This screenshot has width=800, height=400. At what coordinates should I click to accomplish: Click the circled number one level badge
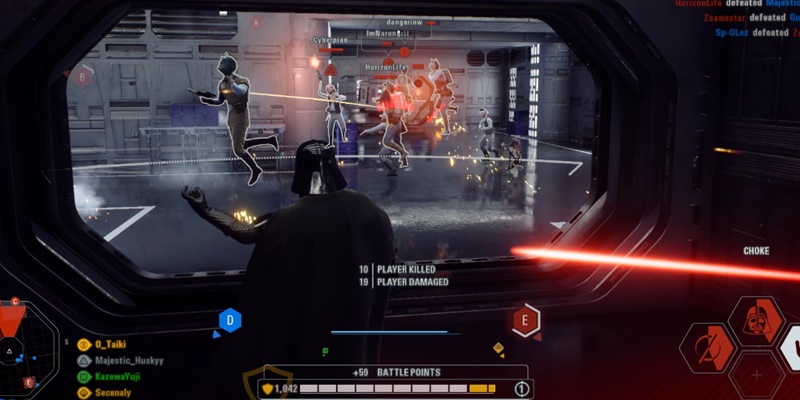pyautogui.click(x=520, y=389)
